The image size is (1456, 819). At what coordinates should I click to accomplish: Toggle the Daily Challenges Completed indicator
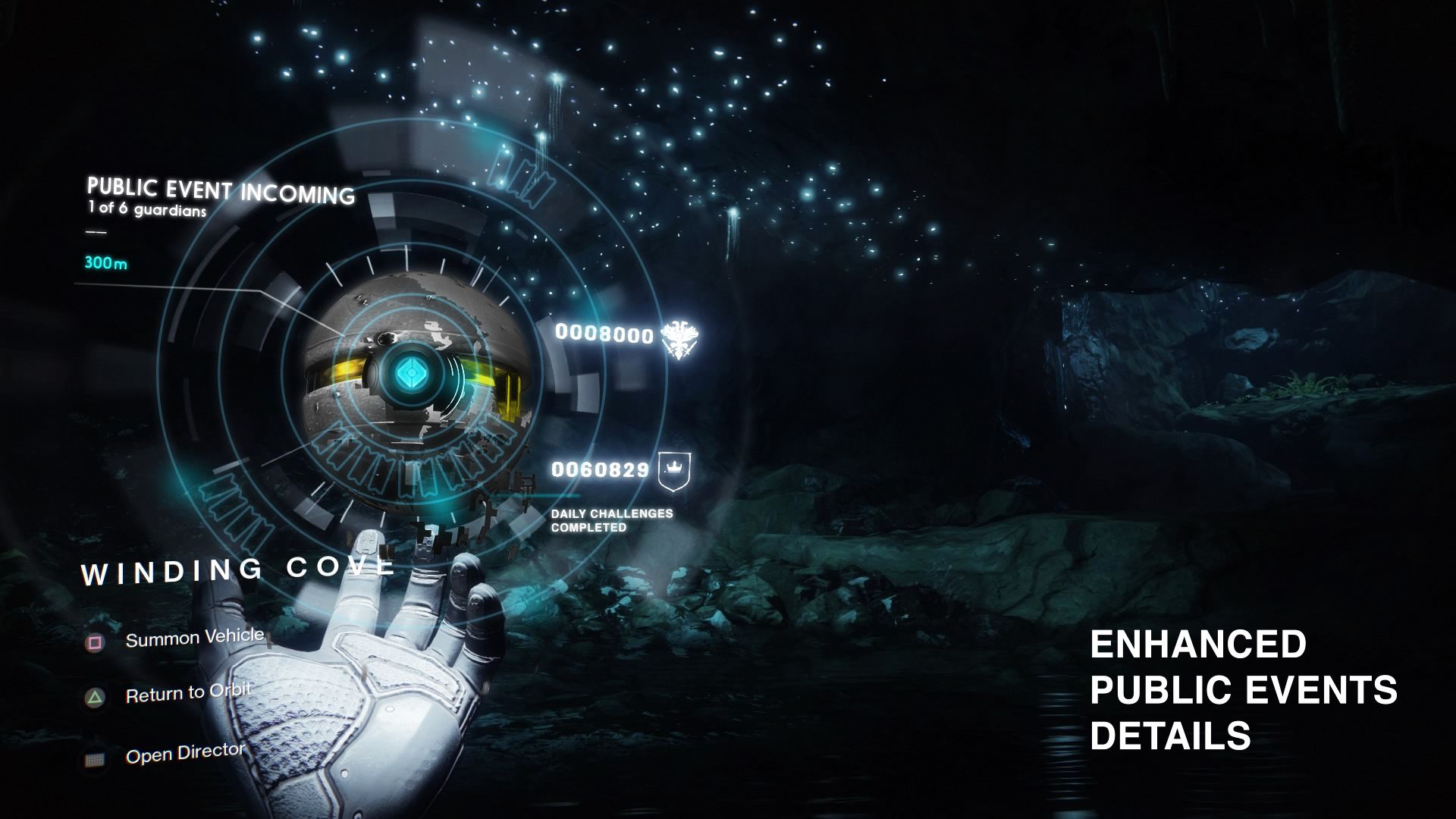pyautogui.click(x=613, y=520)
